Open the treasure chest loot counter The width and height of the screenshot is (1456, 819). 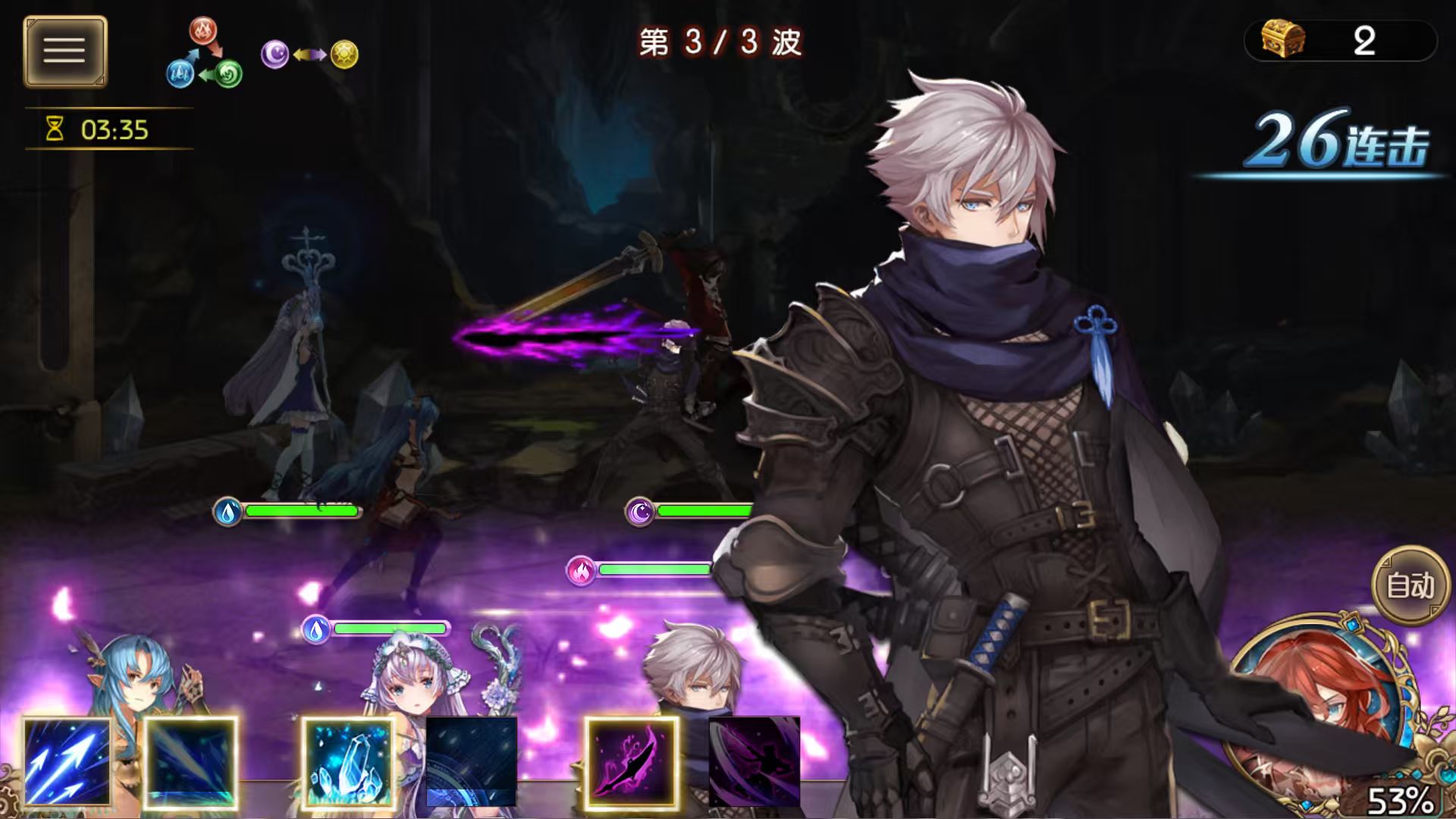pyautogui.click(x=1340, y=40)
